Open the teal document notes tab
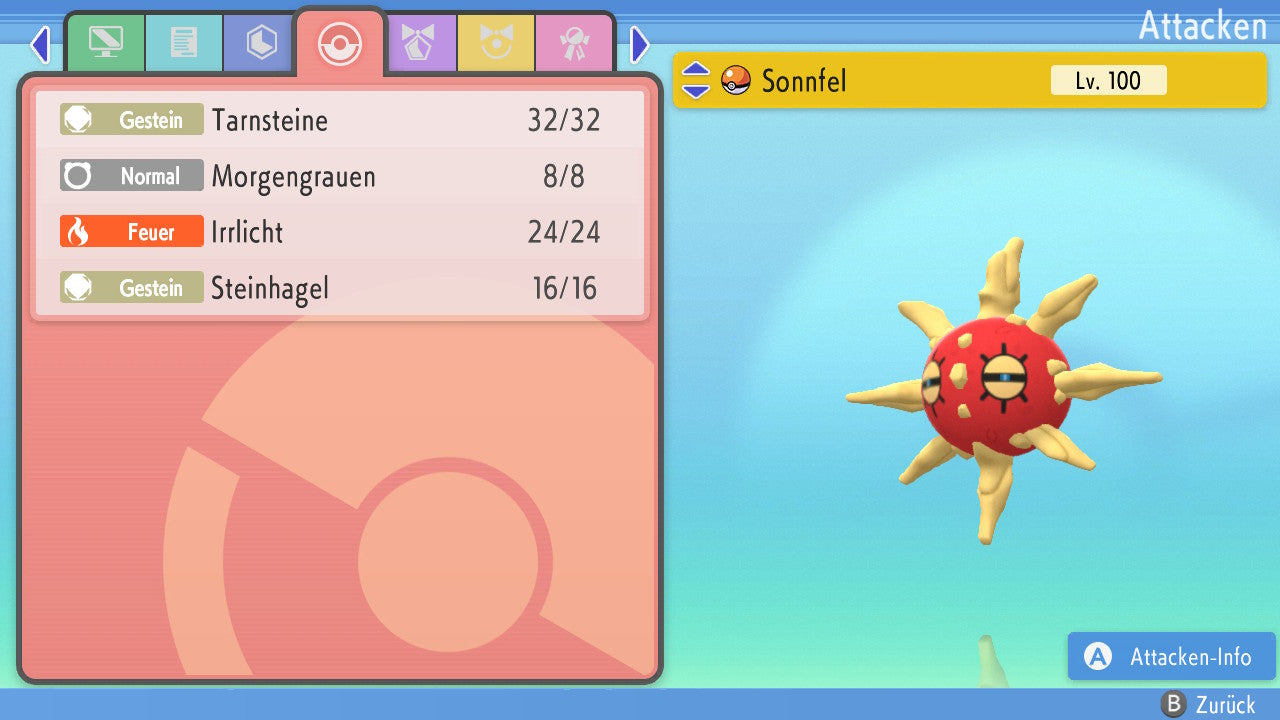The width and height of the screenshot is (1280, 720). click(184, 43)
